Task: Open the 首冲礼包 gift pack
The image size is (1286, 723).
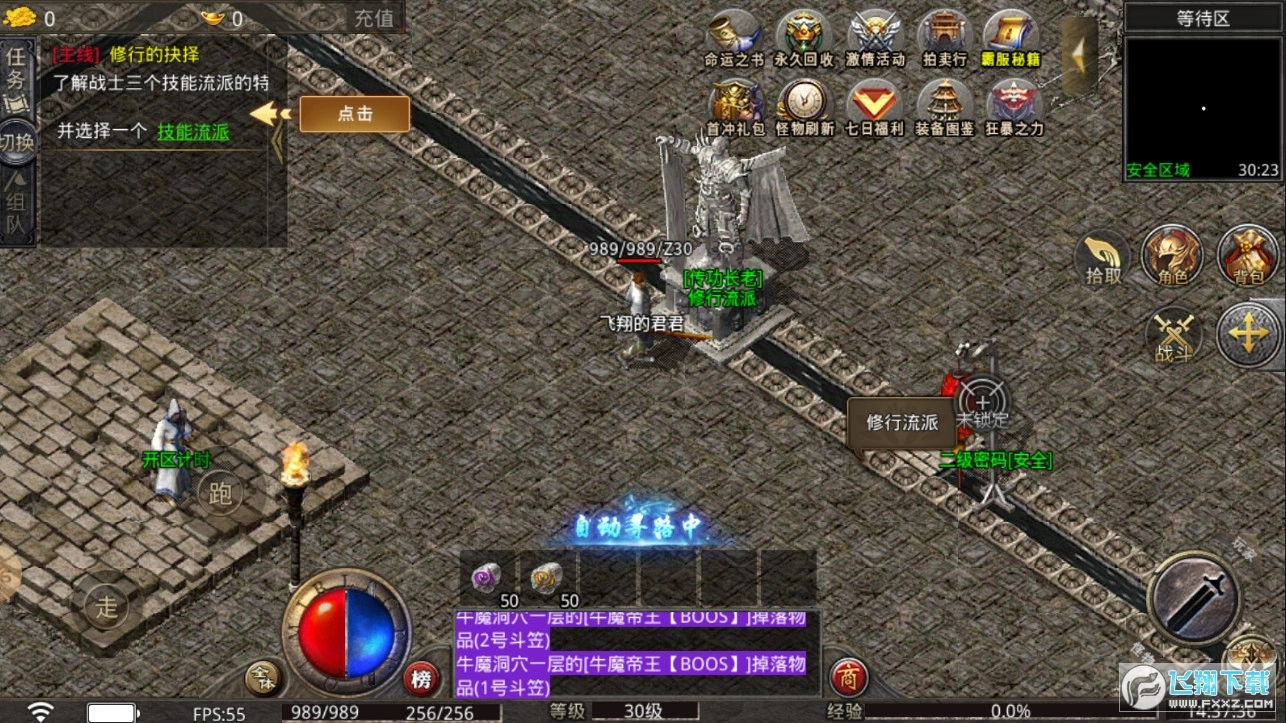Action: [734, 107]
